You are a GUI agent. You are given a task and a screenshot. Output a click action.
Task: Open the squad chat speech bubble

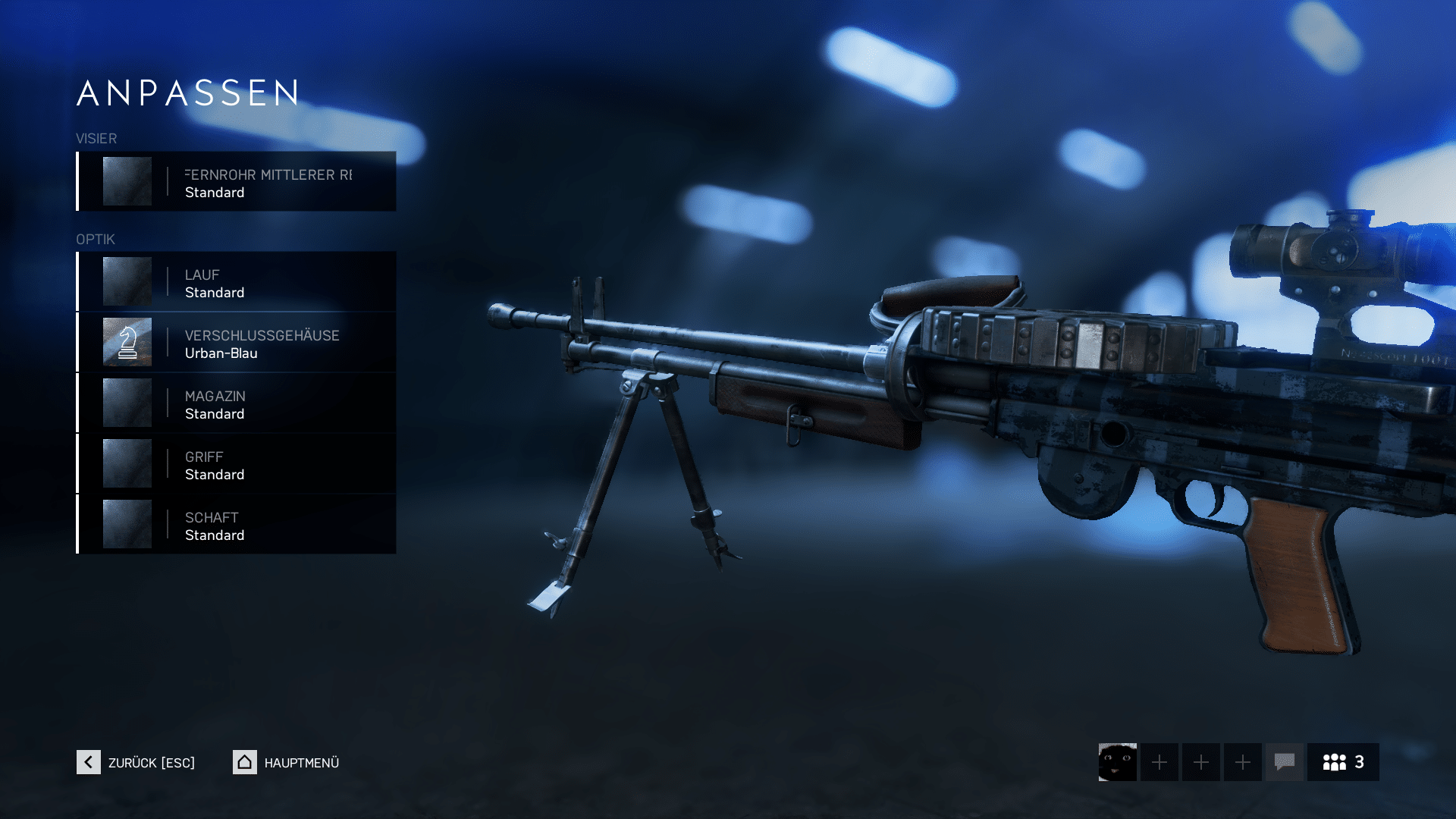(1284, 762)
